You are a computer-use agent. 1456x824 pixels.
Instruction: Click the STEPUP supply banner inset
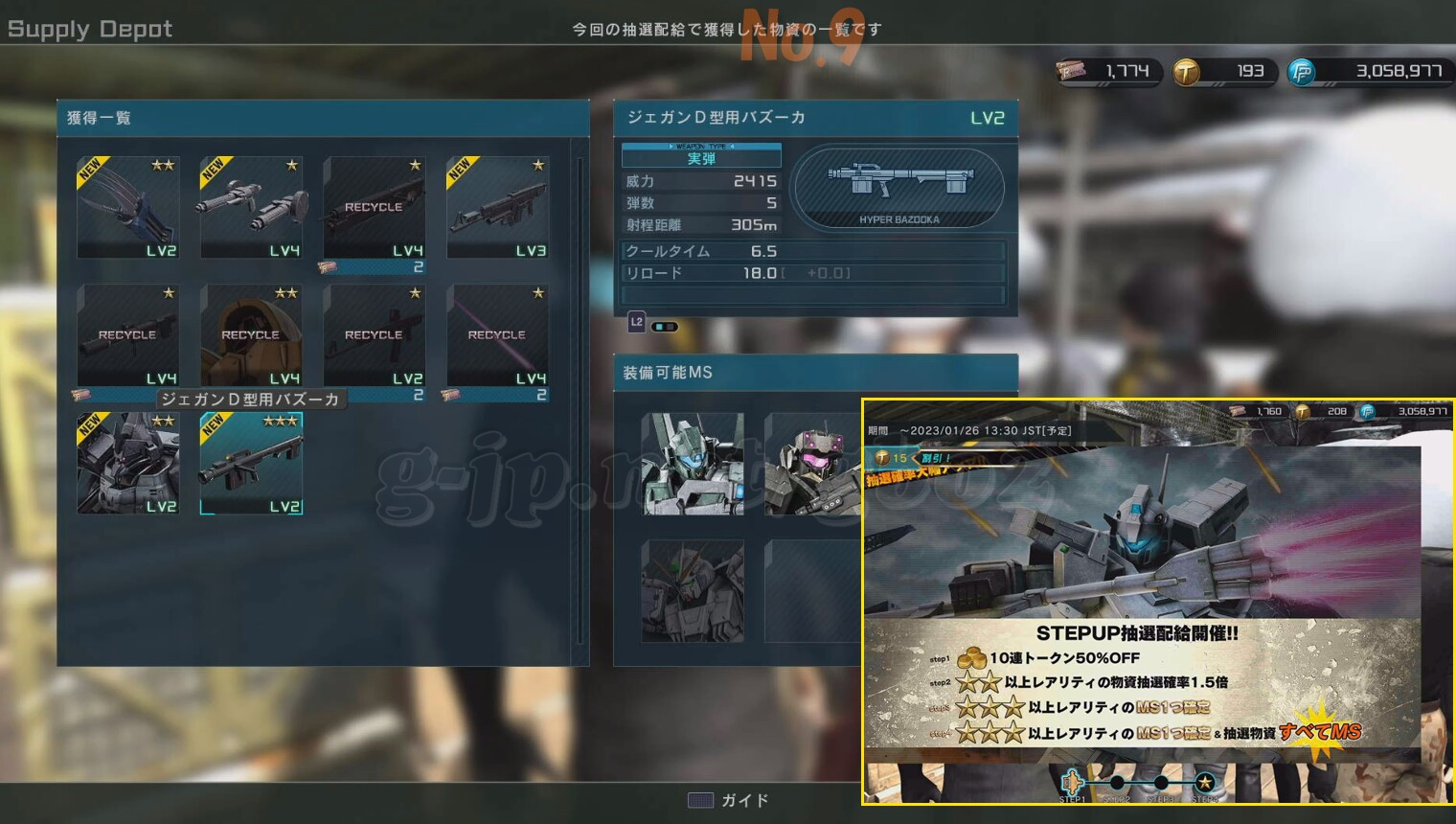[x=1158, y=601]
